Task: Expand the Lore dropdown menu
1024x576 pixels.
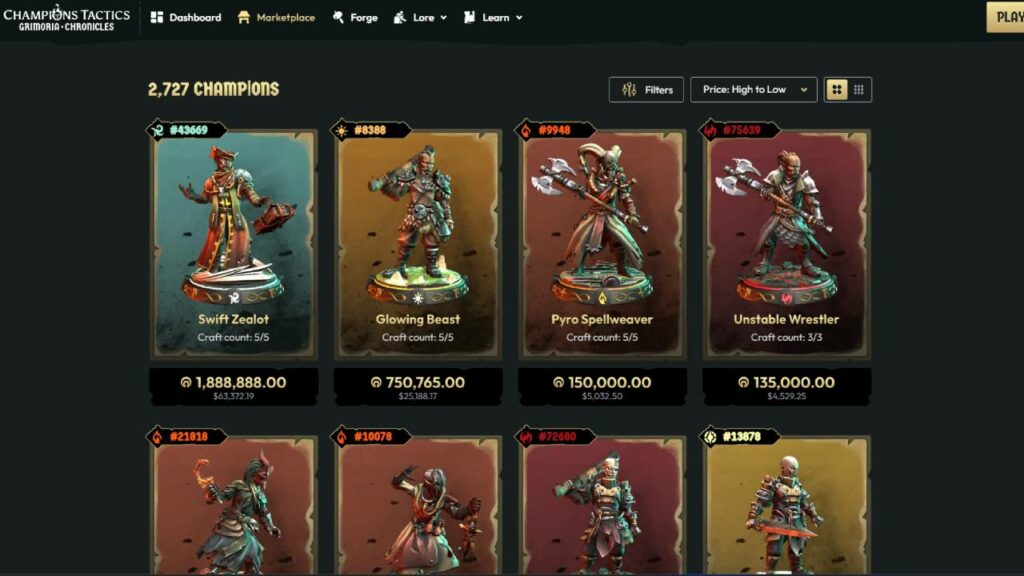Action: pyautogui.click(x=421, y=17)
